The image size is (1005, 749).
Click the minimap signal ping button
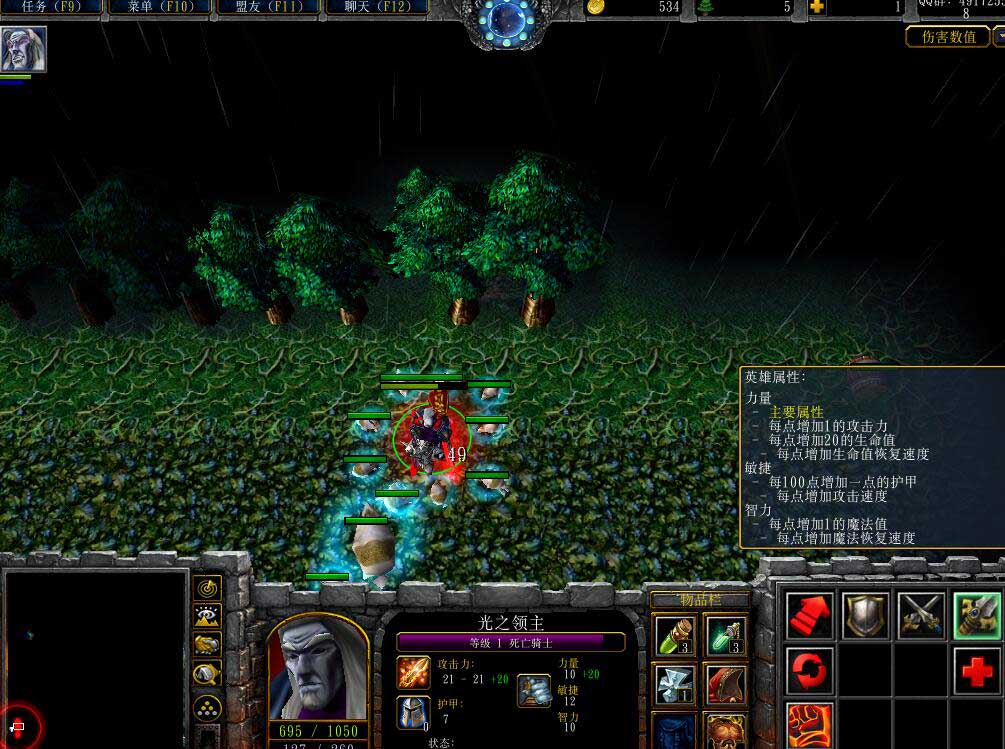click(x=208, y=588)
